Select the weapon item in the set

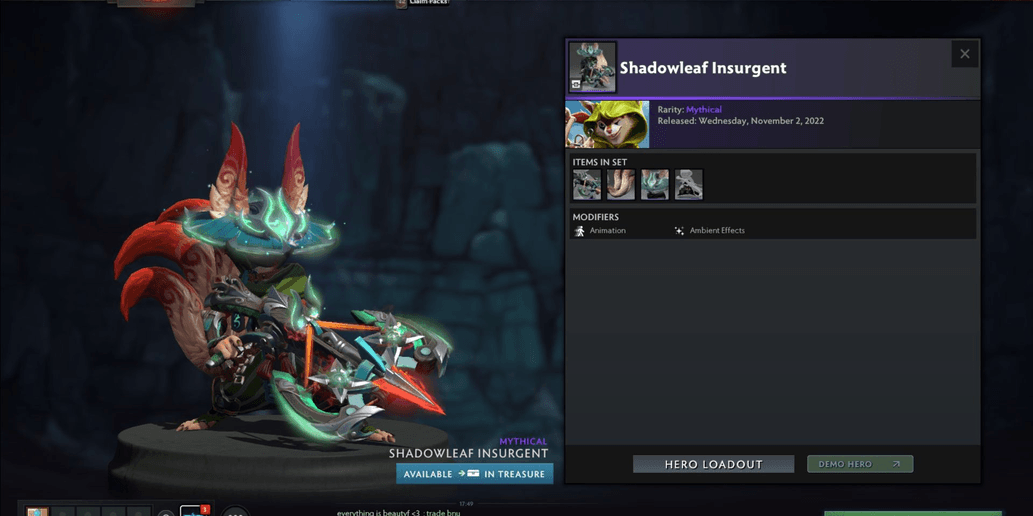587,184
